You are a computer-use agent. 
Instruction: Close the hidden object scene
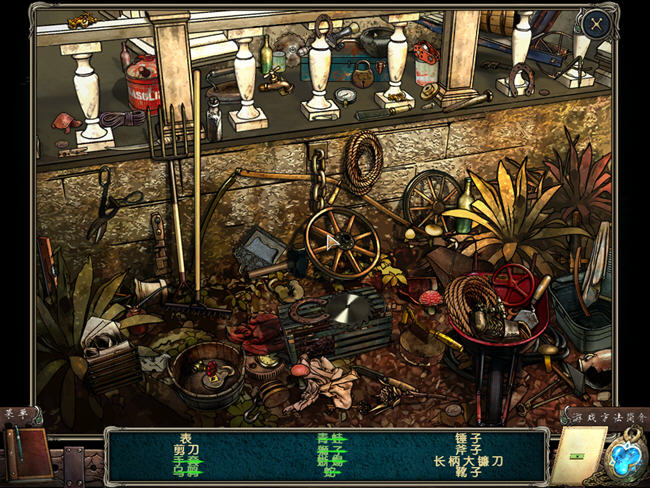click(596, 24)
